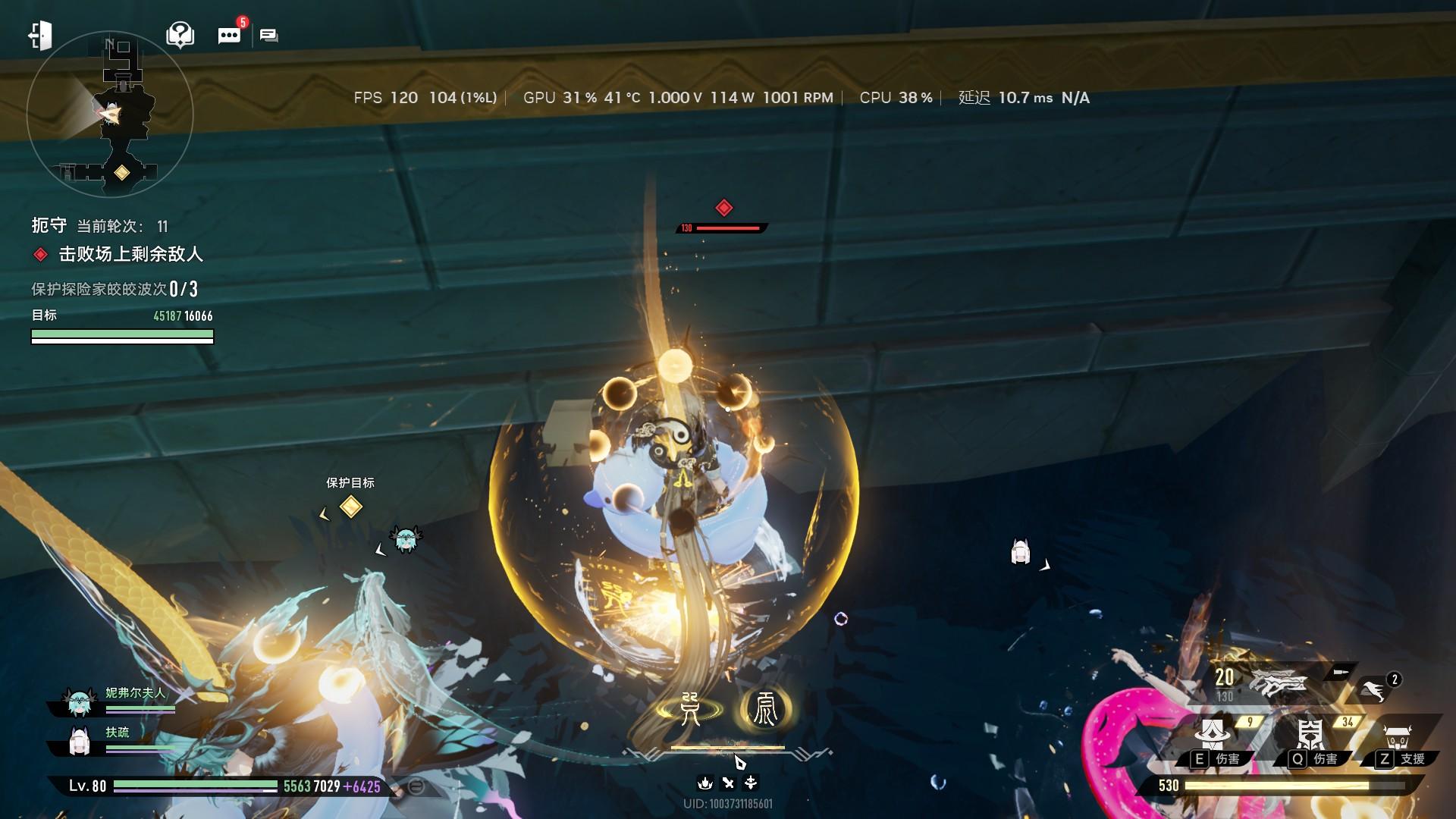Image resolution: width=1456 pixels, height=819 pixels.
Task: Open the quick message panel icon
Action: [x=269, y=36]
